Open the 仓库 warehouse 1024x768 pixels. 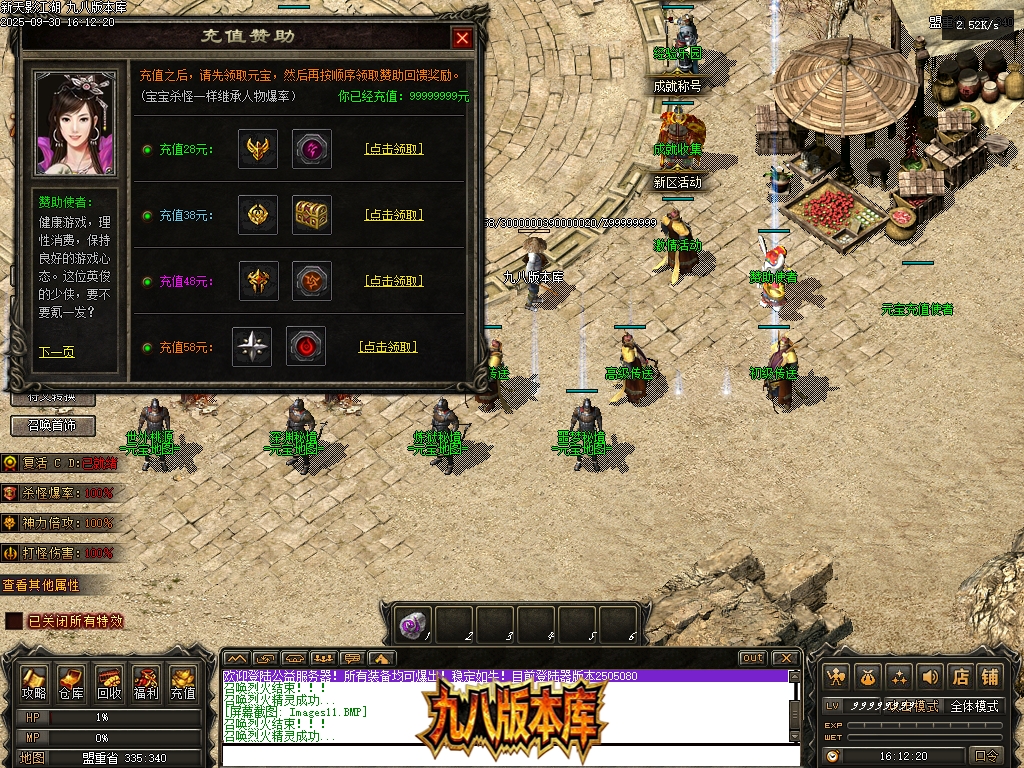71,683
